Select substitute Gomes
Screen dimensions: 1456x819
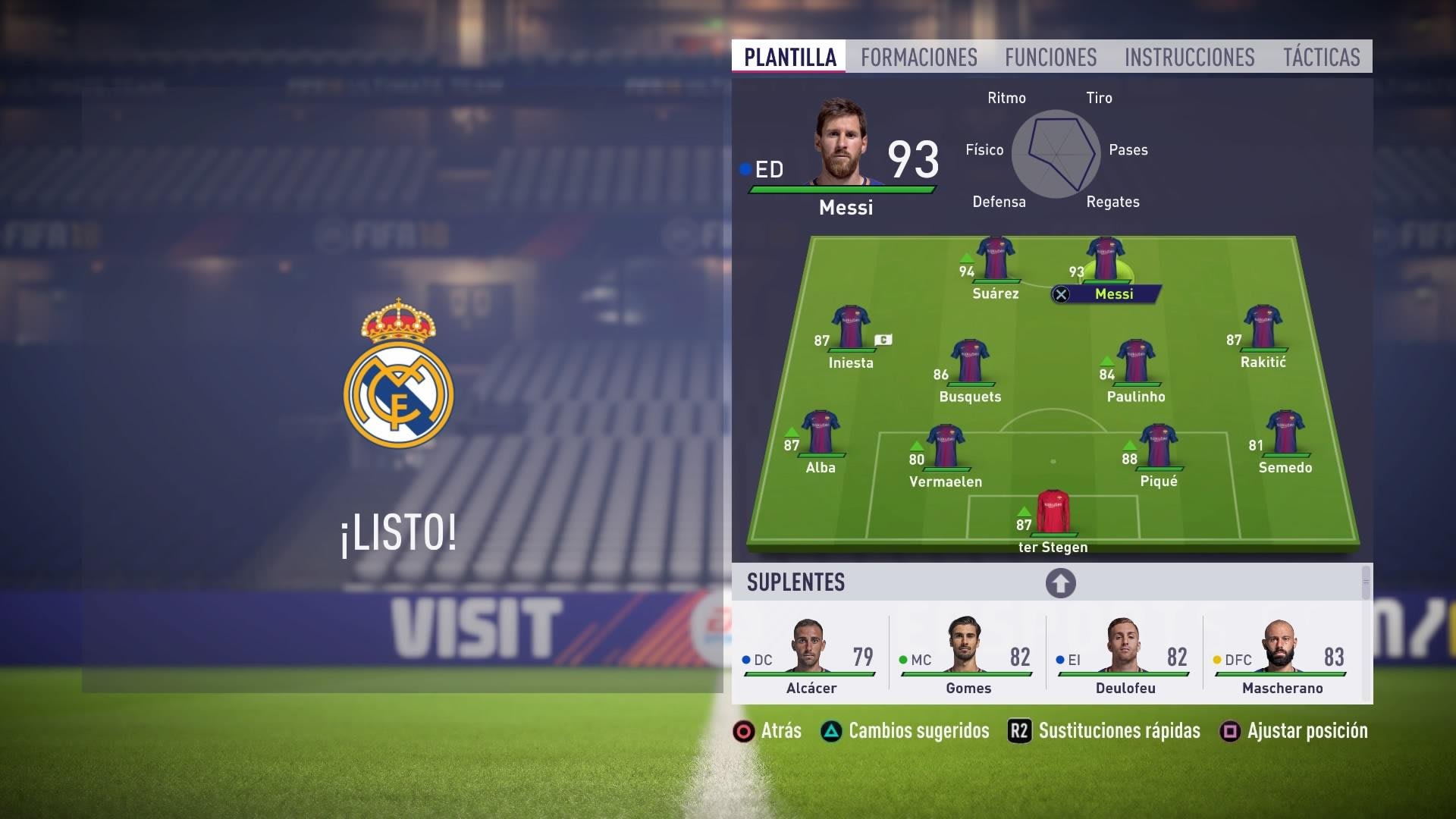coord(967,654)
